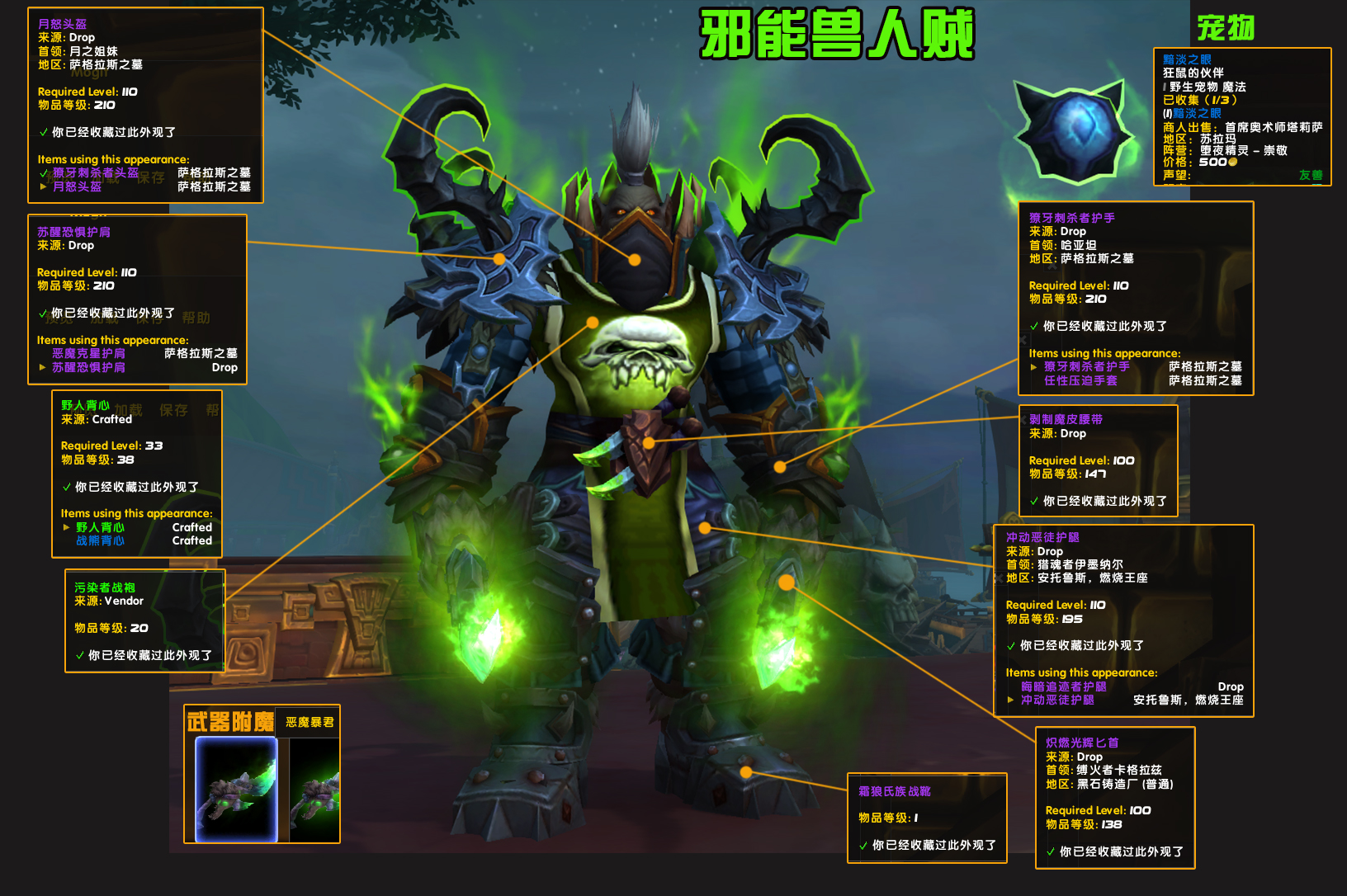
Task: Click the helm marker on the orc's head
Action: (633, 258)
